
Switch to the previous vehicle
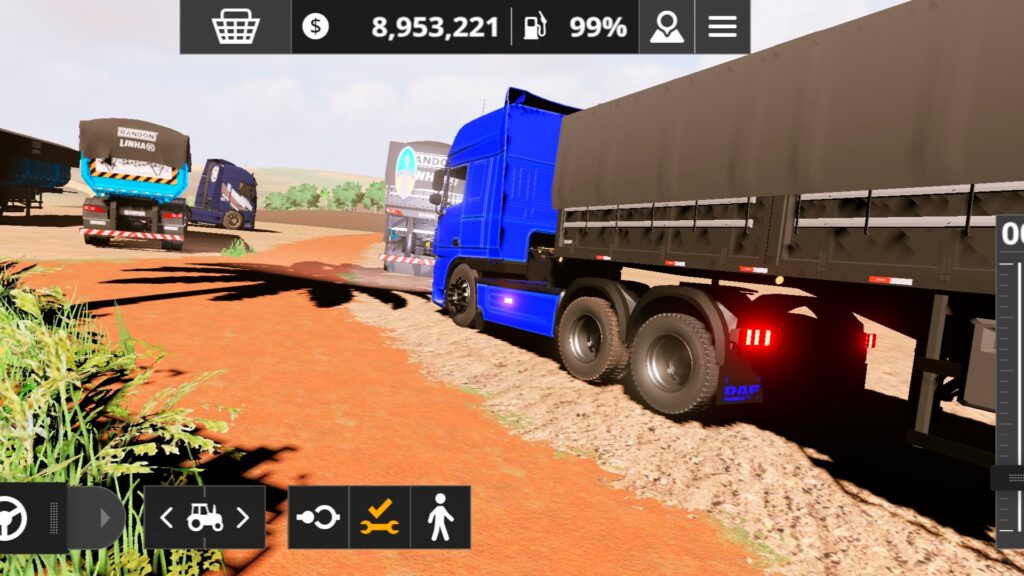167,517
